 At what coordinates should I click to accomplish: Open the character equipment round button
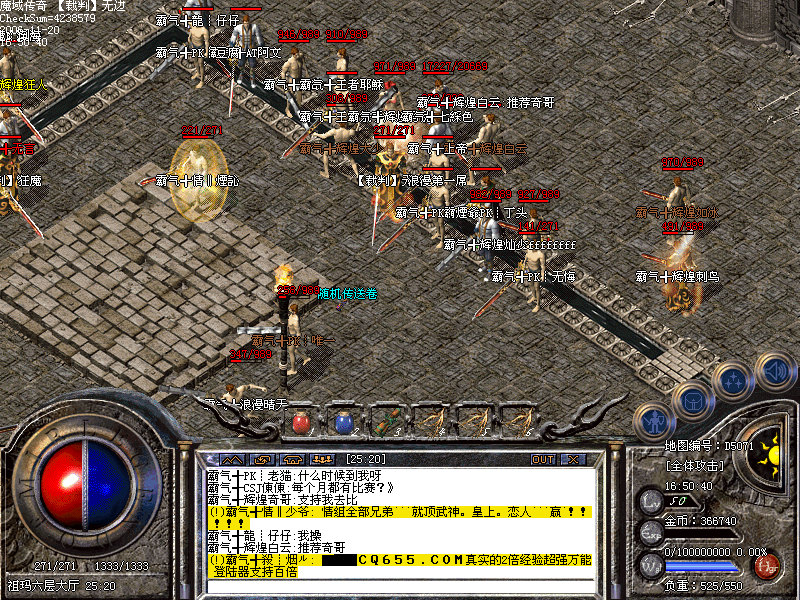654,420
